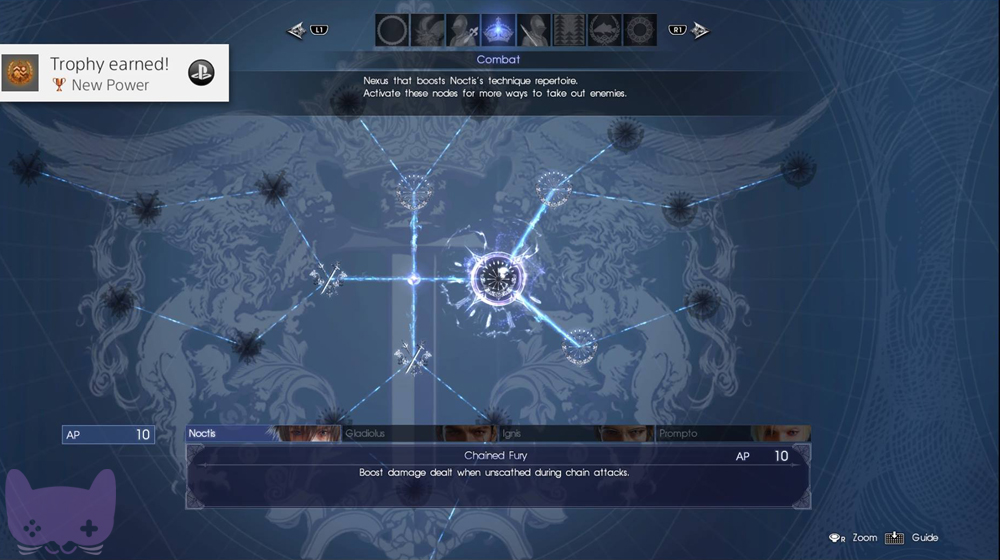Open the Trophy earned New Power notification
The height and width of the screenshot is (560, 1000).
coord(114,73)
